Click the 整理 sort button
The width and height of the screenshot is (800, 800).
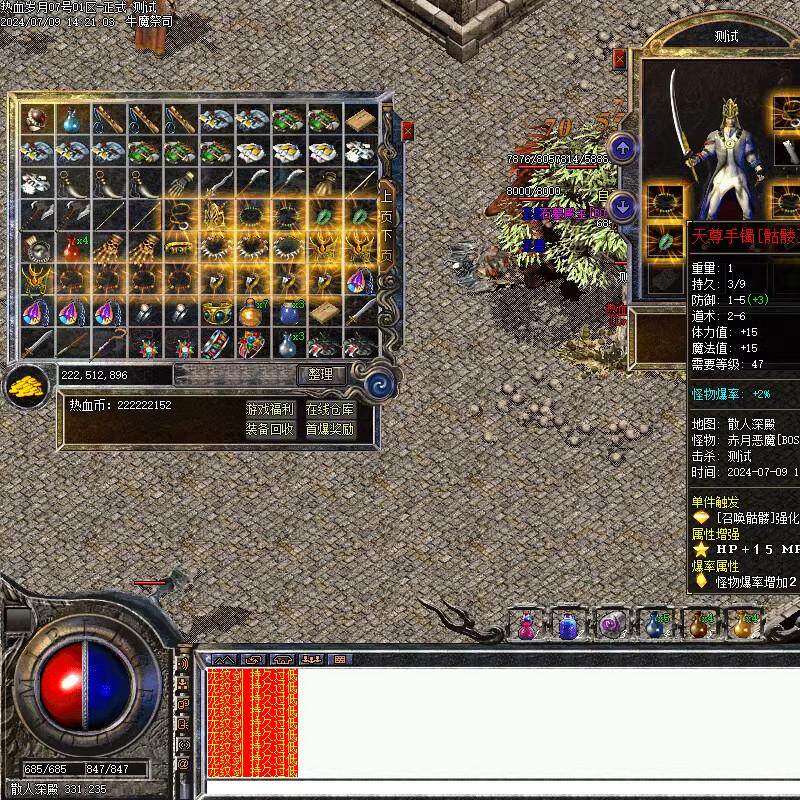[x=321, y=374]
